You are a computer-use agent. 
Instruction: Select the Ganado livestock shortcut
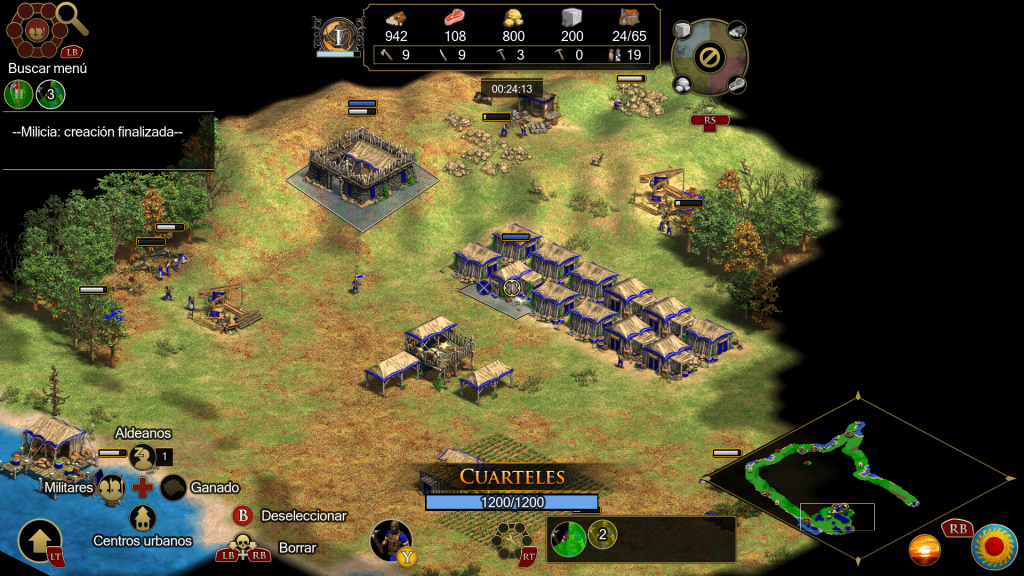click(174, 488)
